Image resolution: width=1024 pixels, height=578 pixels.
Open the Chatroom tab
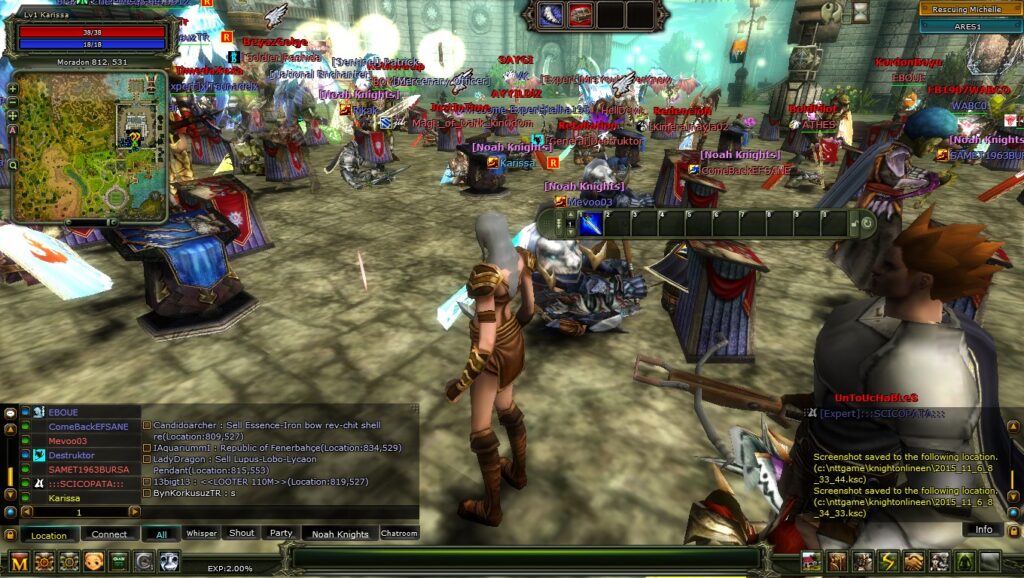399,534
